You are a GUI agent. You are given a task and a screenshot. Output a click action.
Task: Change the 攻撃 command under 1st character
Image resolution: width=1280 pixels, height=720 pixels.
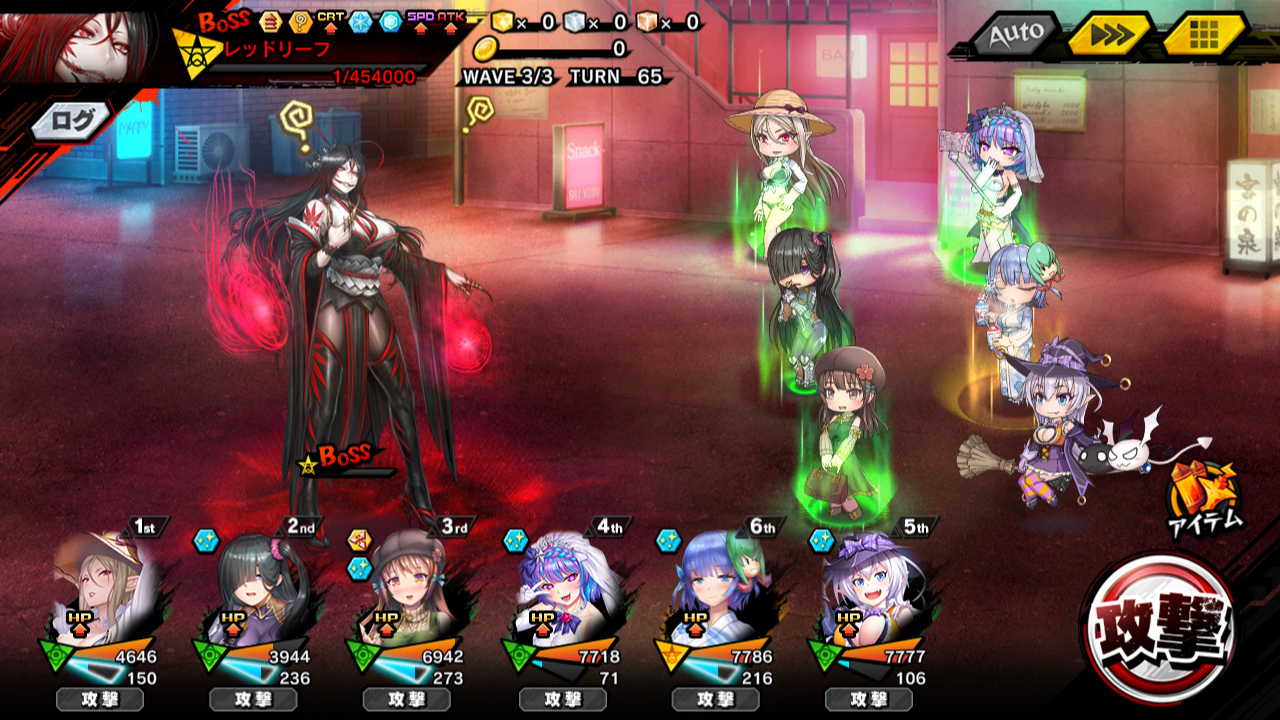(x=99, y=699)
